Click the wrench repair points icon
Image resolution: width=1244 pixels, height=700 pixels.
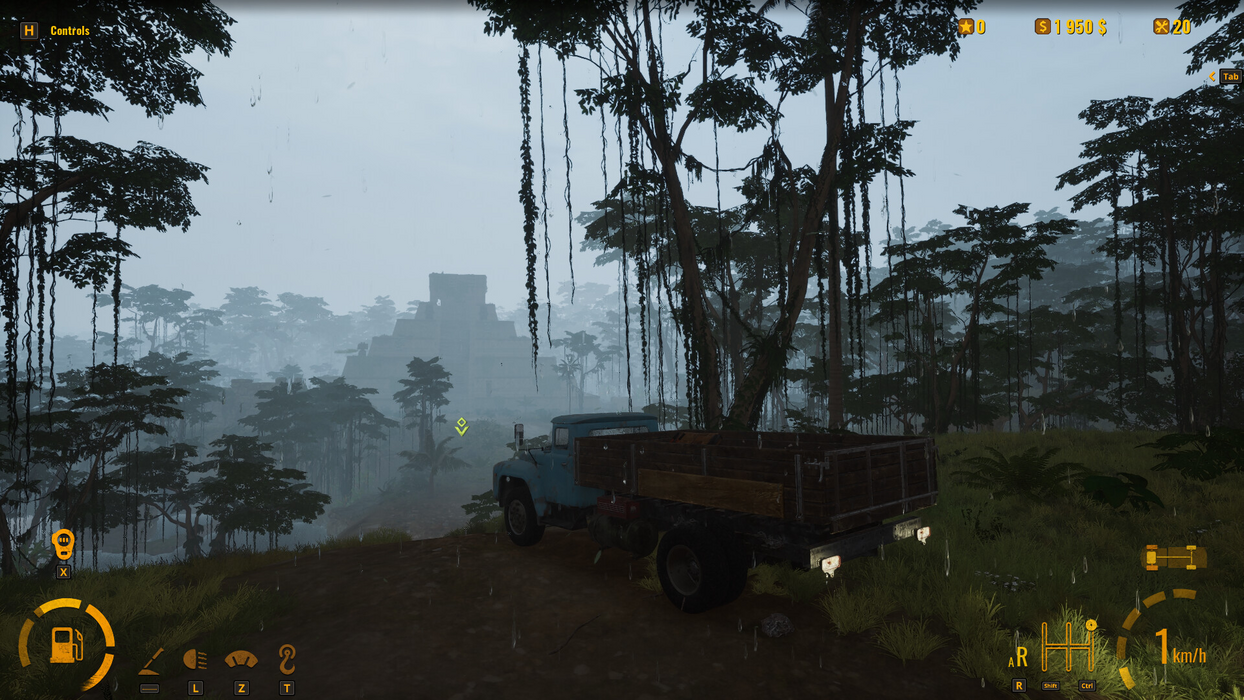coord(1161,27)
